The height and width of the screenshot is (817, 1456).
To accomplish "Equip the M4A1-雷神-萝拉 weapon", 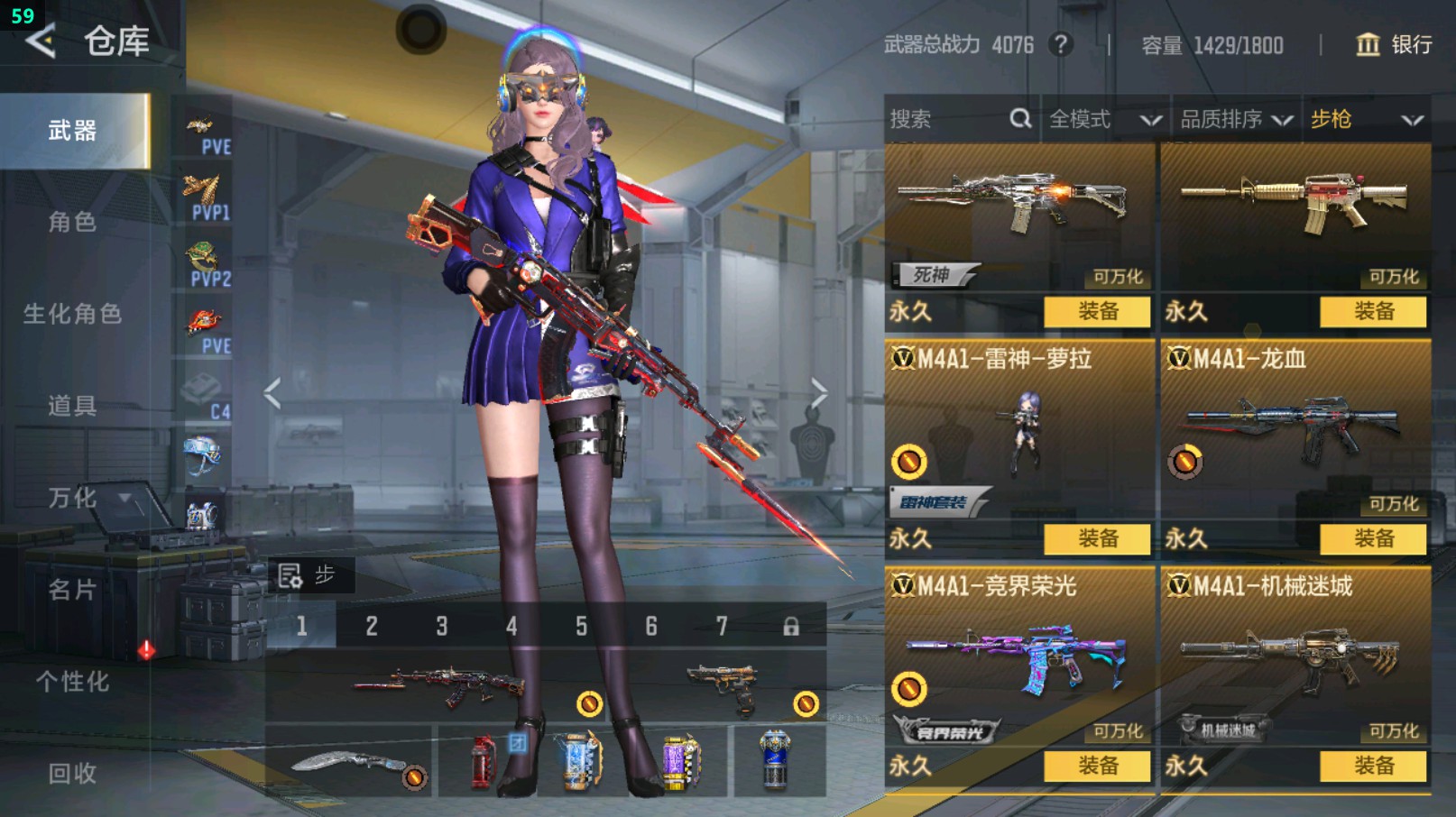I will pos(1097,539).
